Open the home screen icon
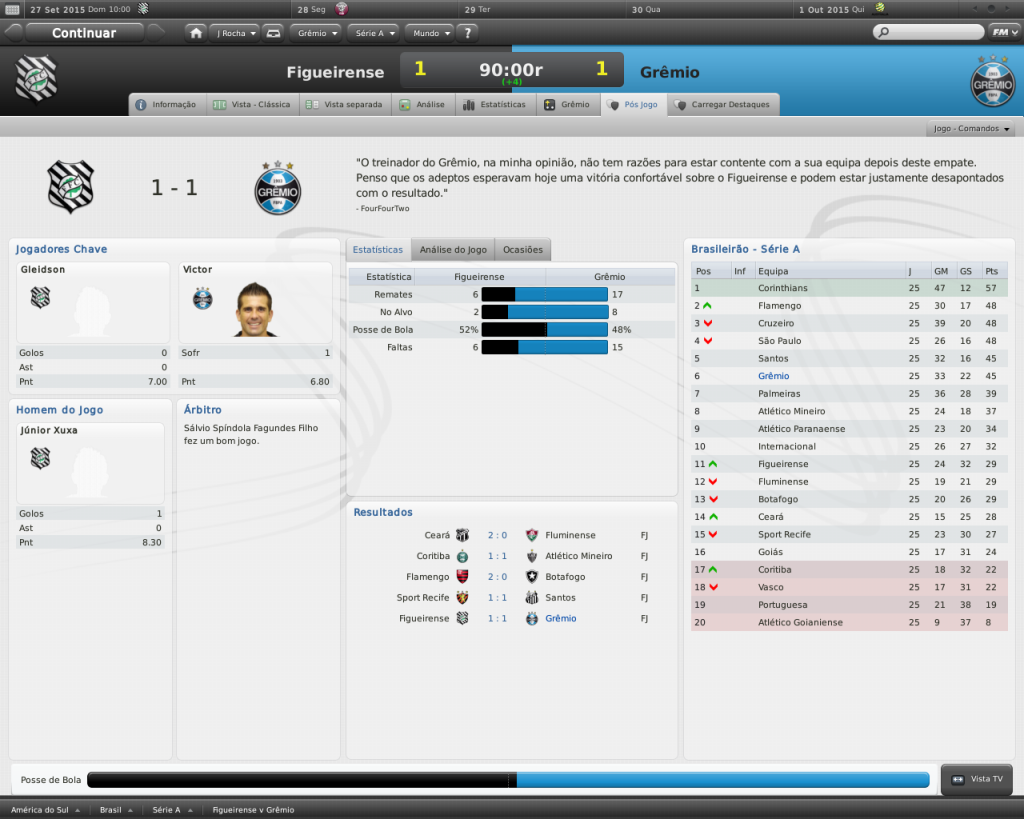1024x819 pixels. point(196,33)
